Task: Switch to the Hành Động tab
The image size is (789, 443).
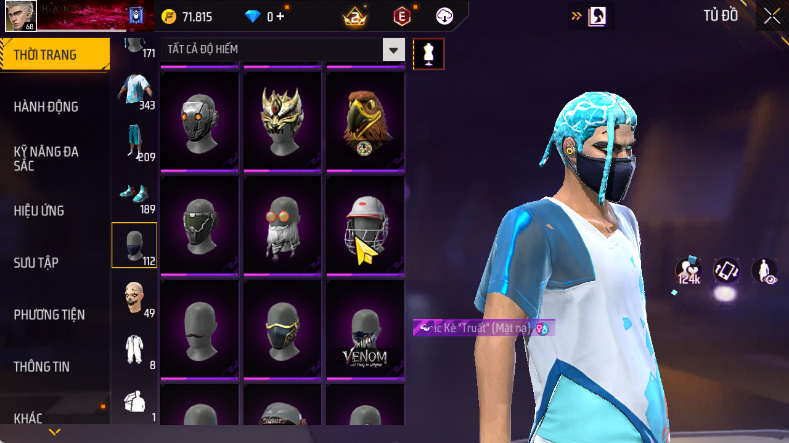Action: (x=48, y=107)
